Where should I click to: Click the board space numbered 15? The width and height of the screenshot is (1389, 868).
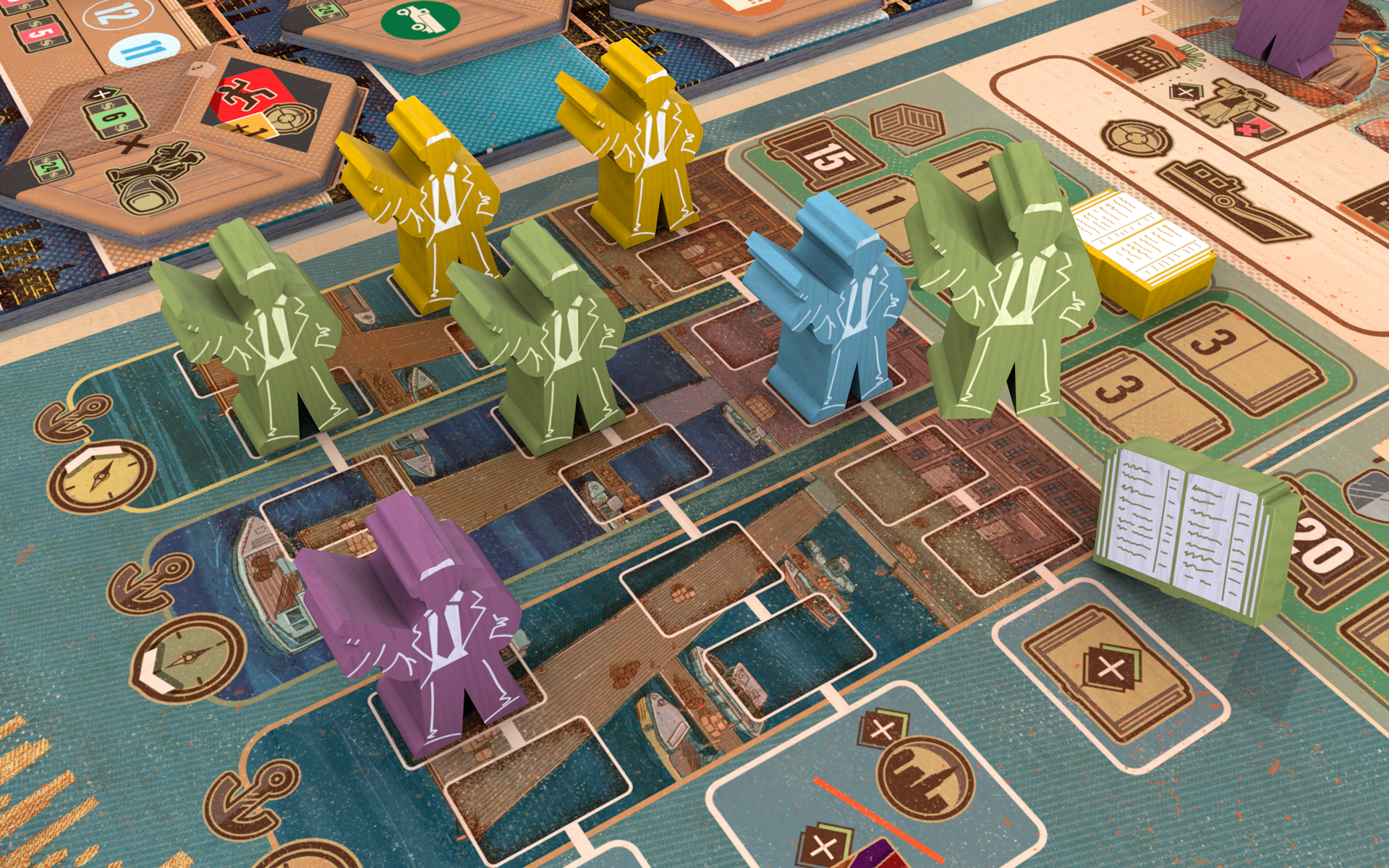821,156
